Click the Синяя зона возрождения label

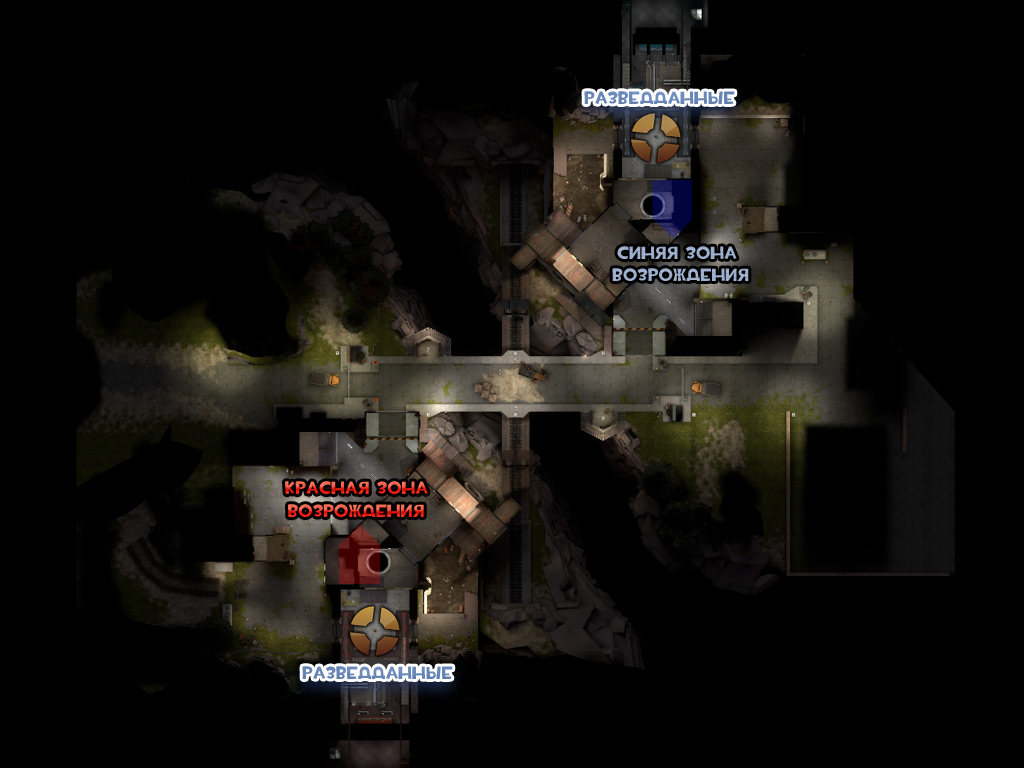click(x=680, y=264)
